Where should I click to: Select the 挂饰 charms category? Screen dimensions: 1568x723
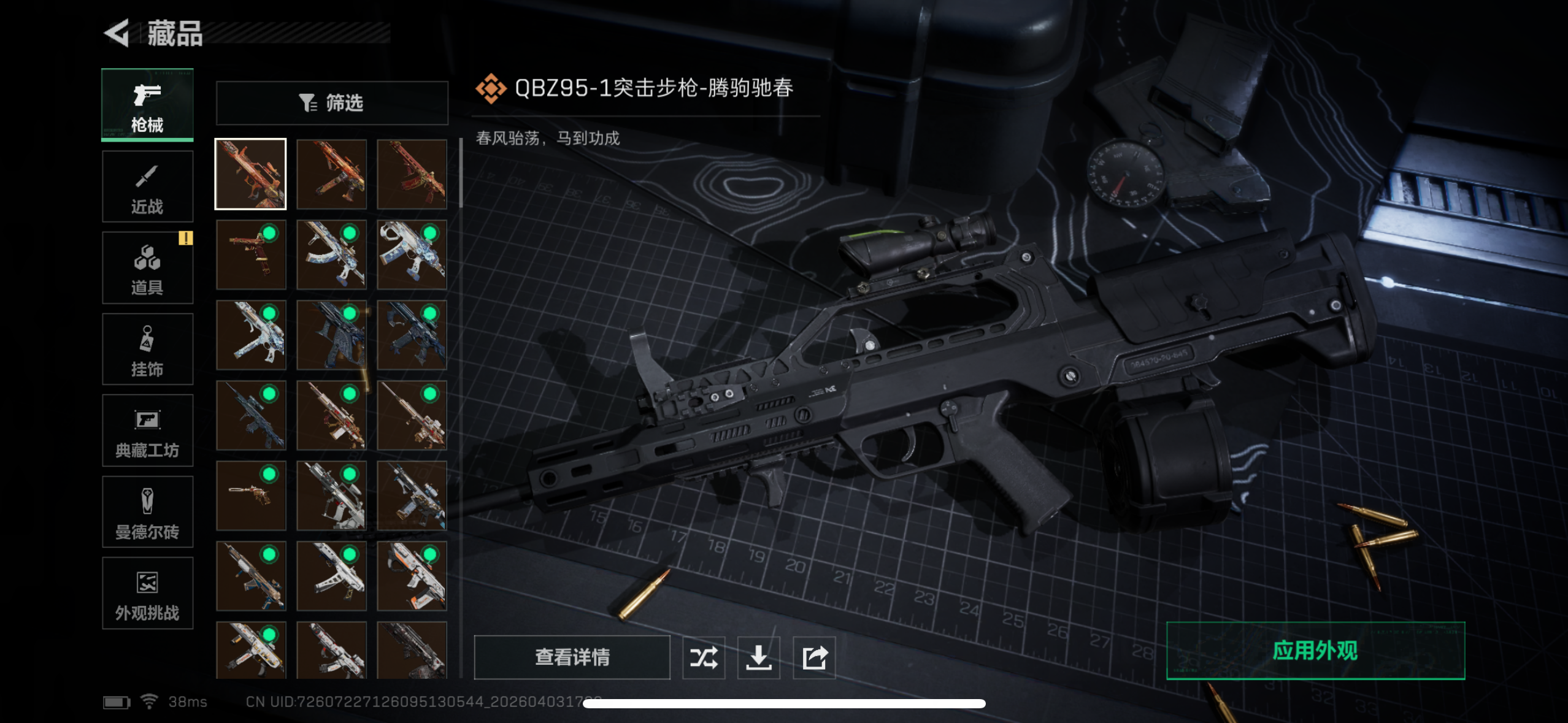tap(147, 349)
